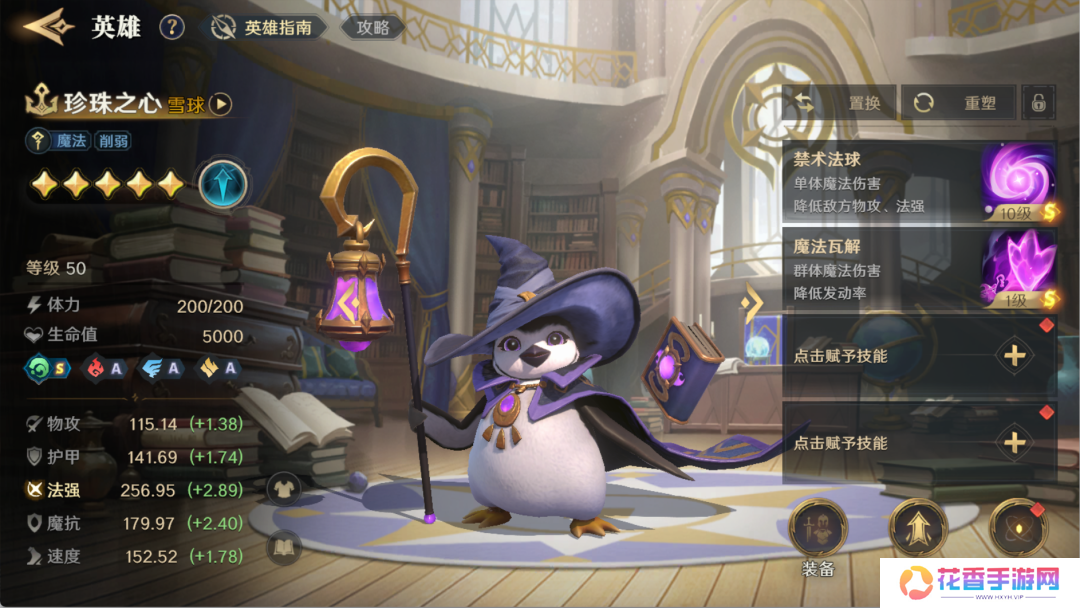Image resolution: width=1080 pixels, height=608 pixels.
Task: Click the 重塑 reshape button
Action: point(960,102)
